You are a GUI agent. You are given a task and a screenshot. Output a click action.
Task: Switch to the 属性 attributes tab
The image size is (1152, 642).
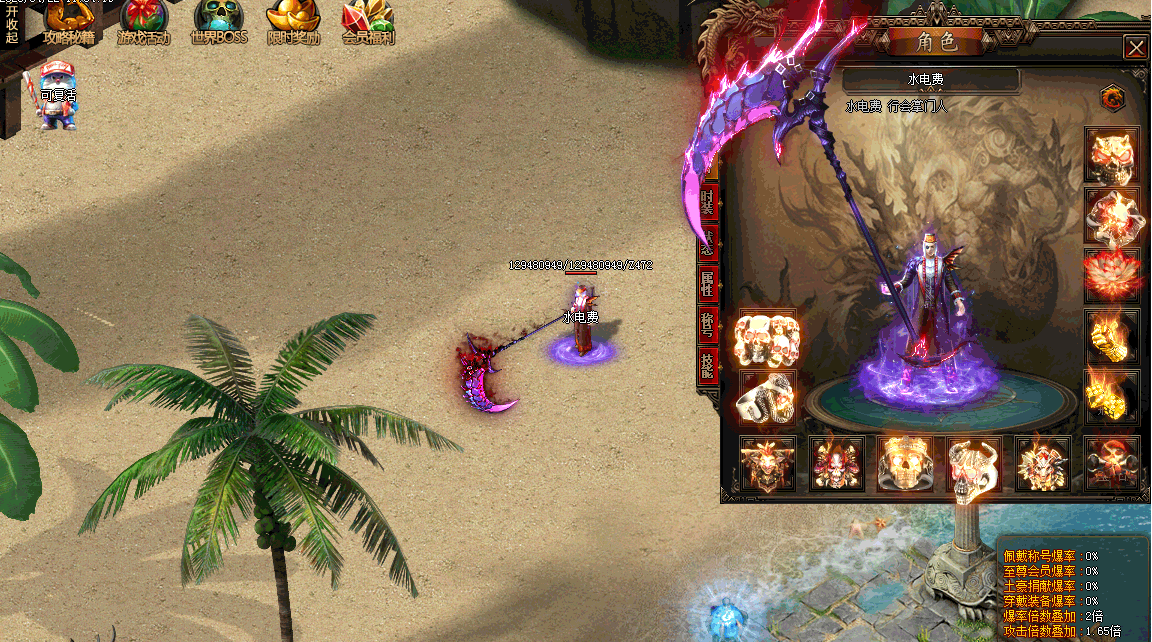708,282
